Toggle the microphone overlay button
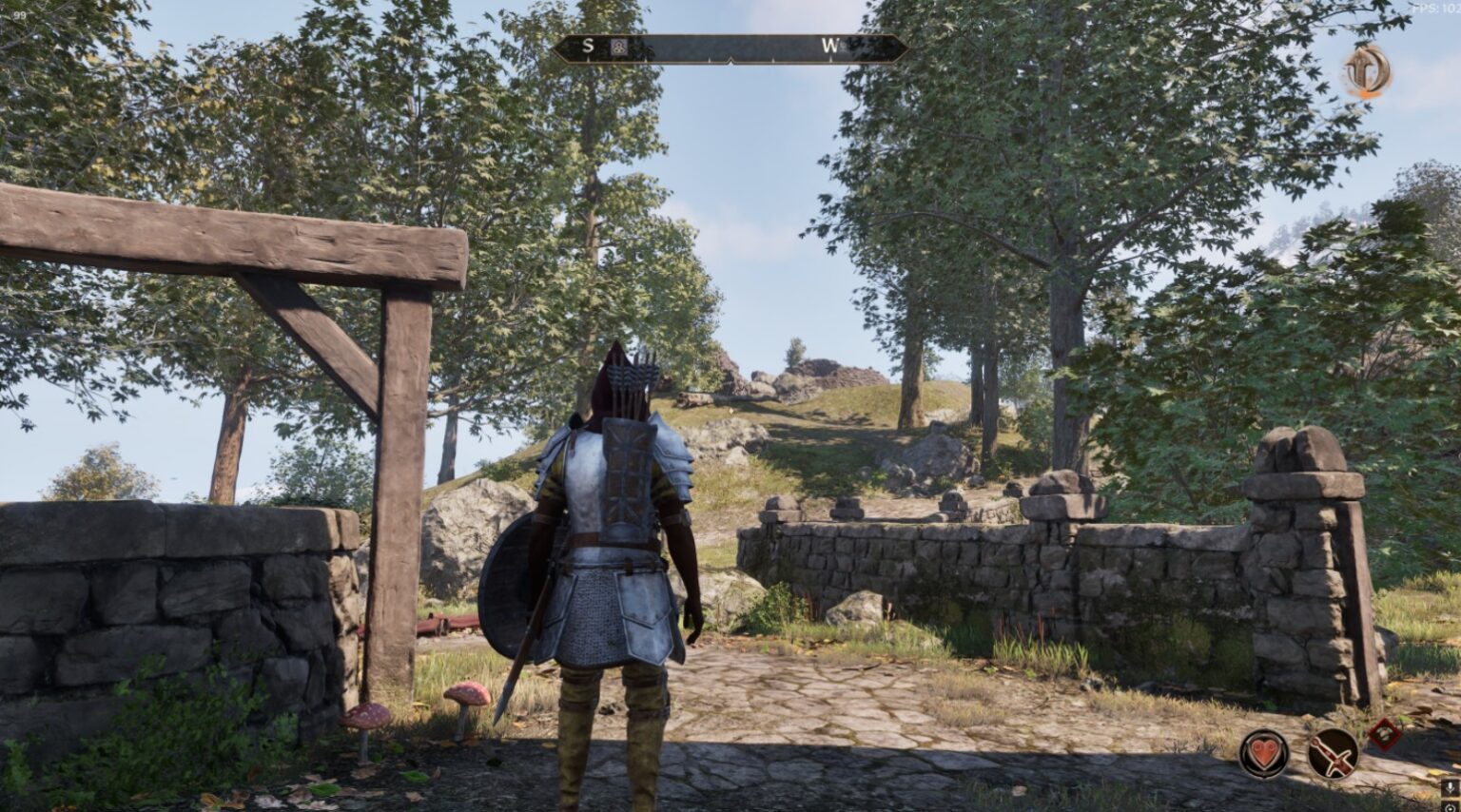 pyautogui.click(x=1450, y=789)
